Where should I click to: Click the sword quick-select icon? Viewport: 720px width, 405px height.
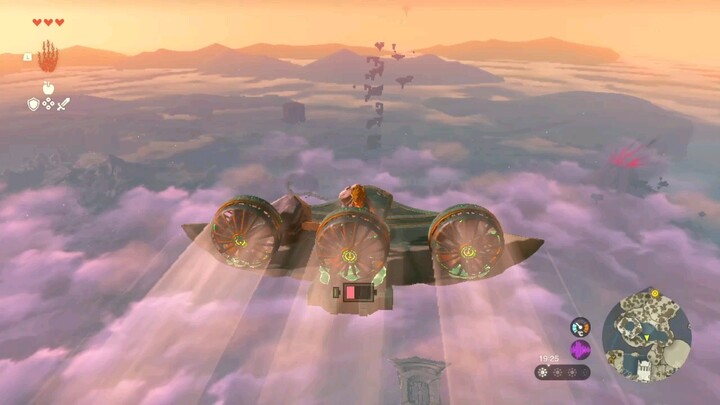click(63, 103)
